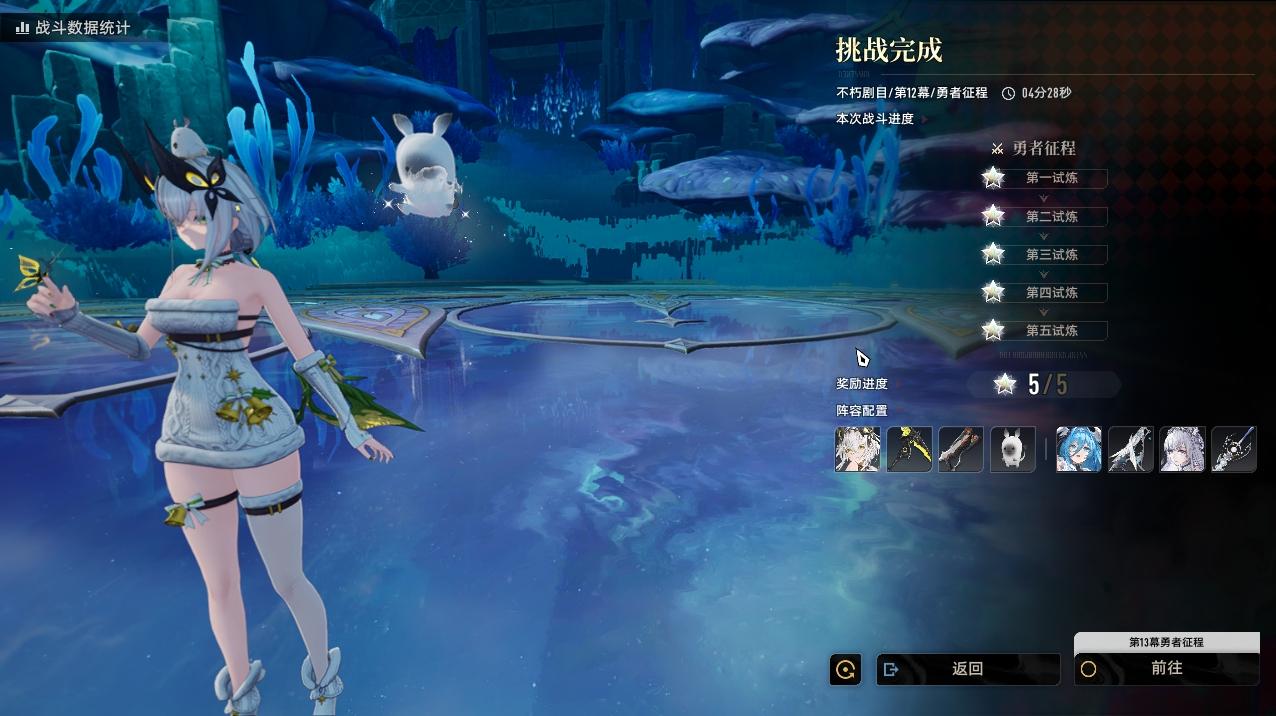Inspect the dark staff weapon slot
Viewport: 1276px width, 716px height.
[1234, 449]
